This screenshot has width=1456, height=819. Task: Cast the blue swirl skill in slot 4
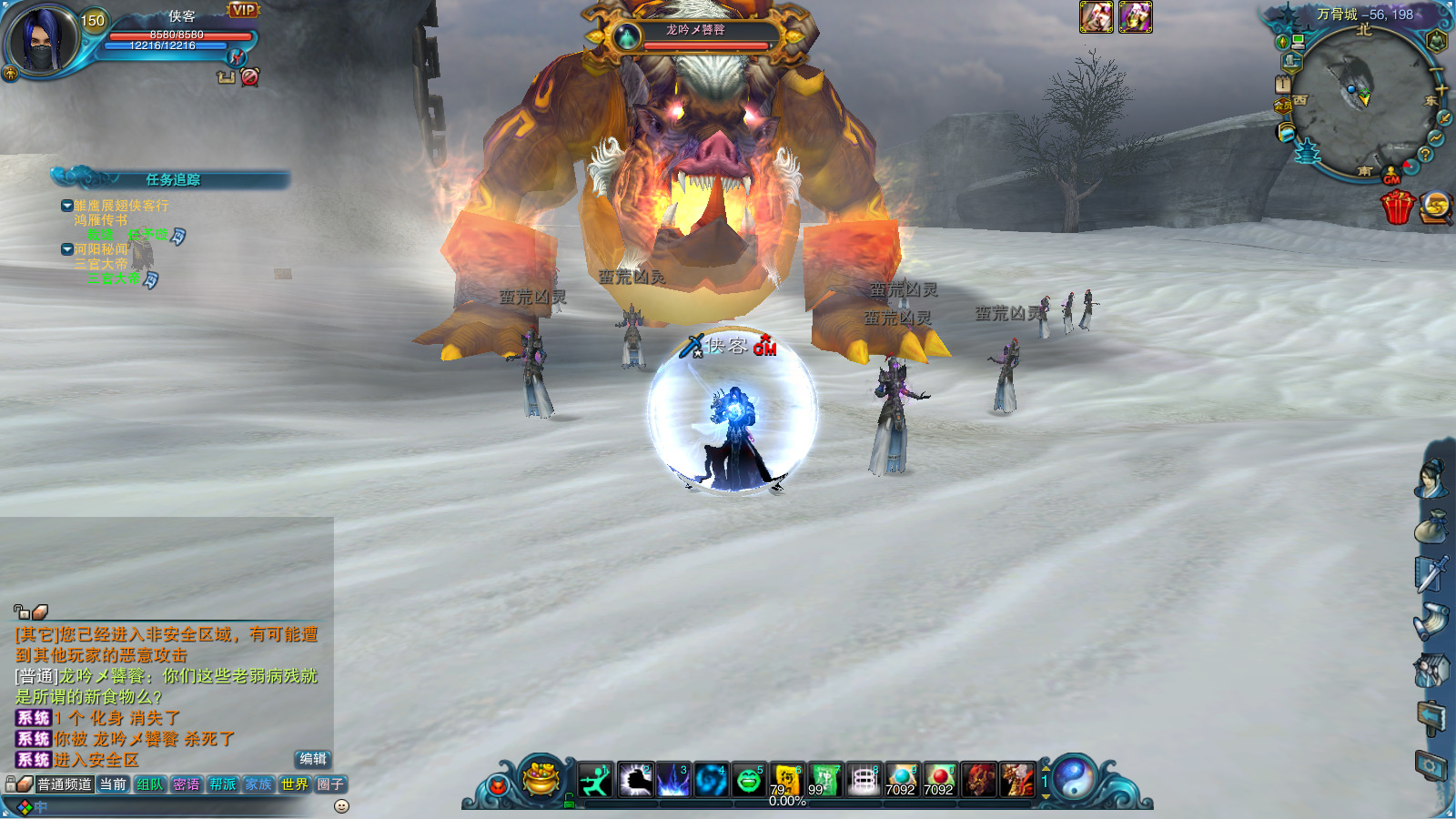click(x=711, y=780)
